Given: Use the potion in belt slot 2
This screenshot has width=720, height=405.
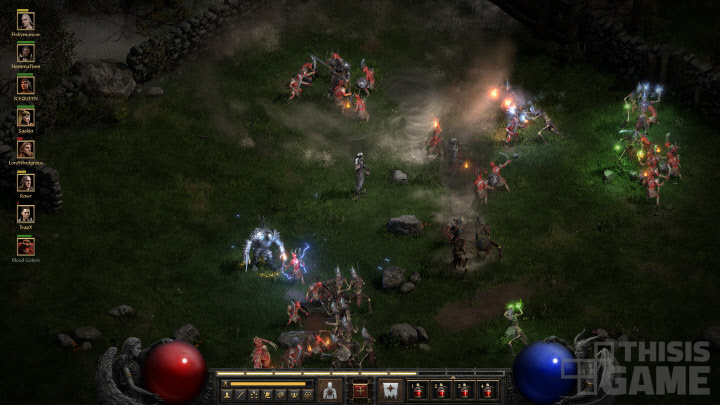Looking at the screenshot, I should coord(441,390).
